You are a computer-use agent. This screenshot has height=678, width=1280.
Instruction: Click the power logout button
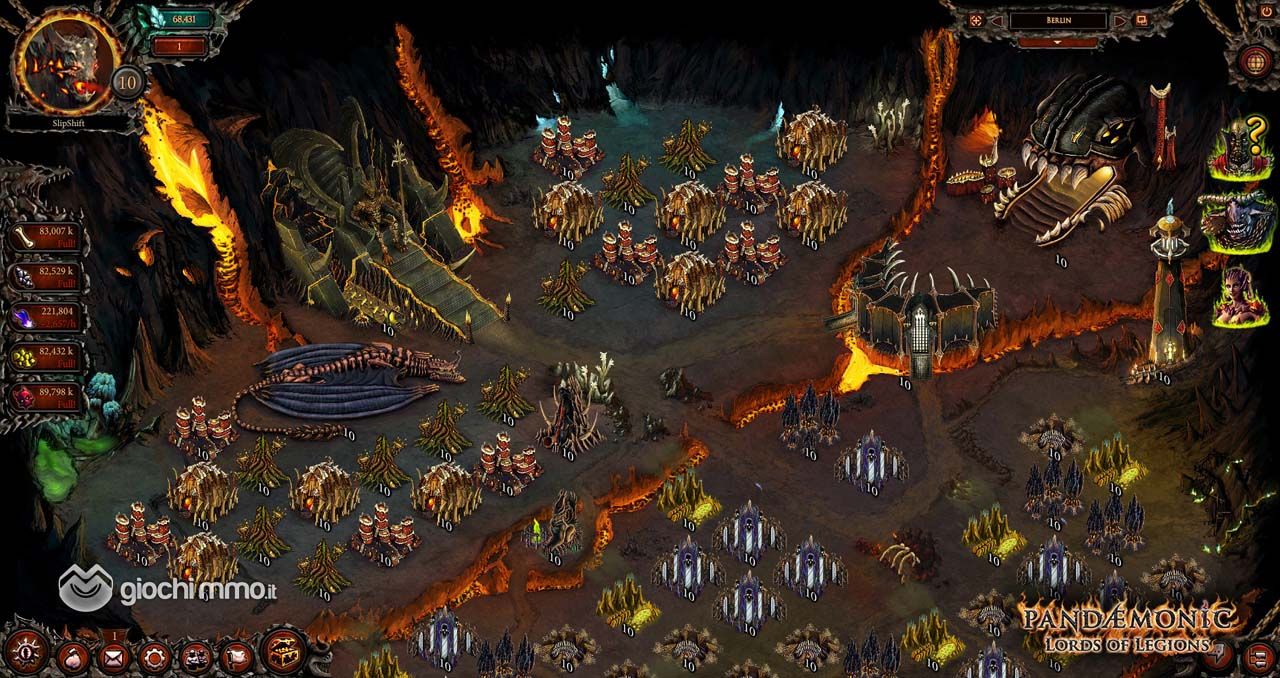click(1266, 10)
